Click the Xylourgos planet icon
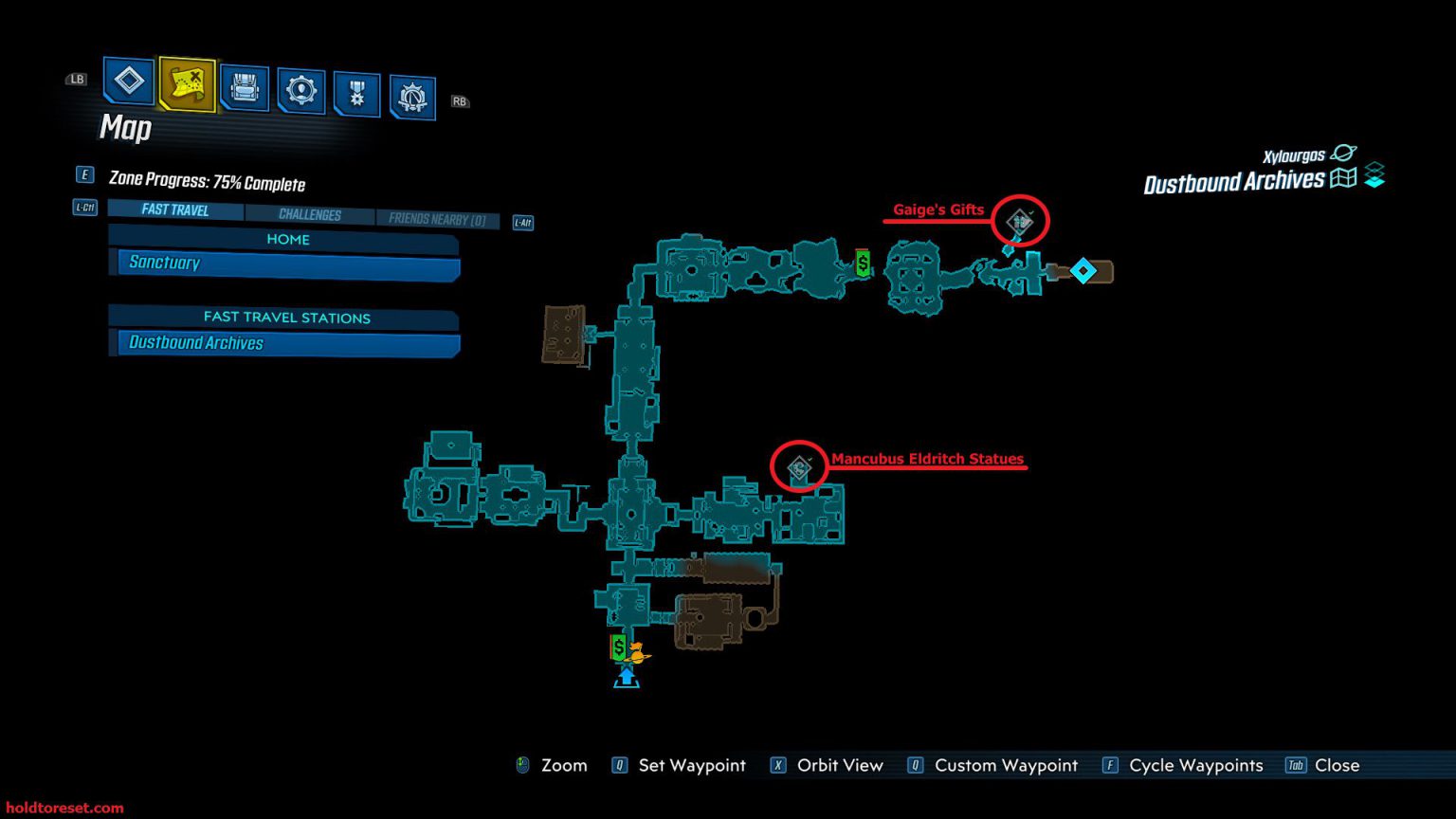 point(1343,152)
